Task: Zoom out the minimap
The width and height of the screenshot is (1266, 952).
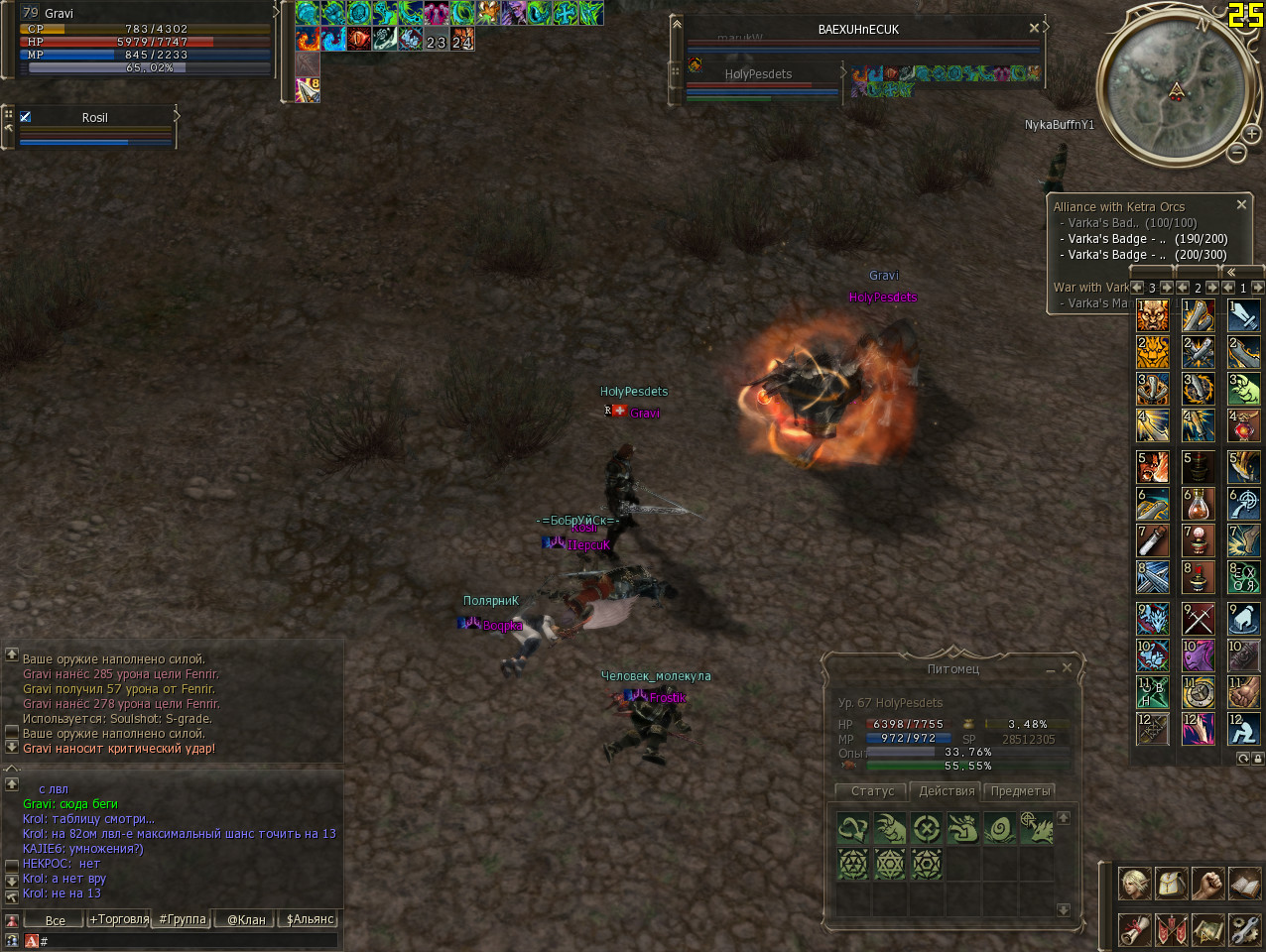Action: pyautogui.click(x=1236, y=153)
